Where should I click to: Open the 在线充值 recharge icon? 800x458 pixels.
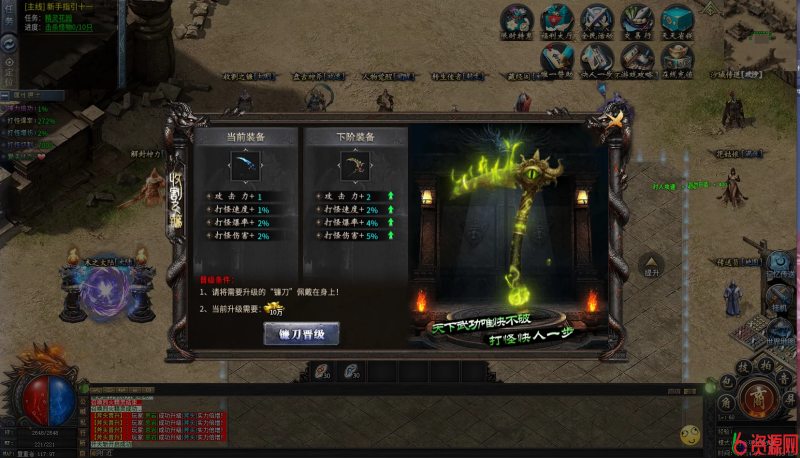tap(677, 58)
